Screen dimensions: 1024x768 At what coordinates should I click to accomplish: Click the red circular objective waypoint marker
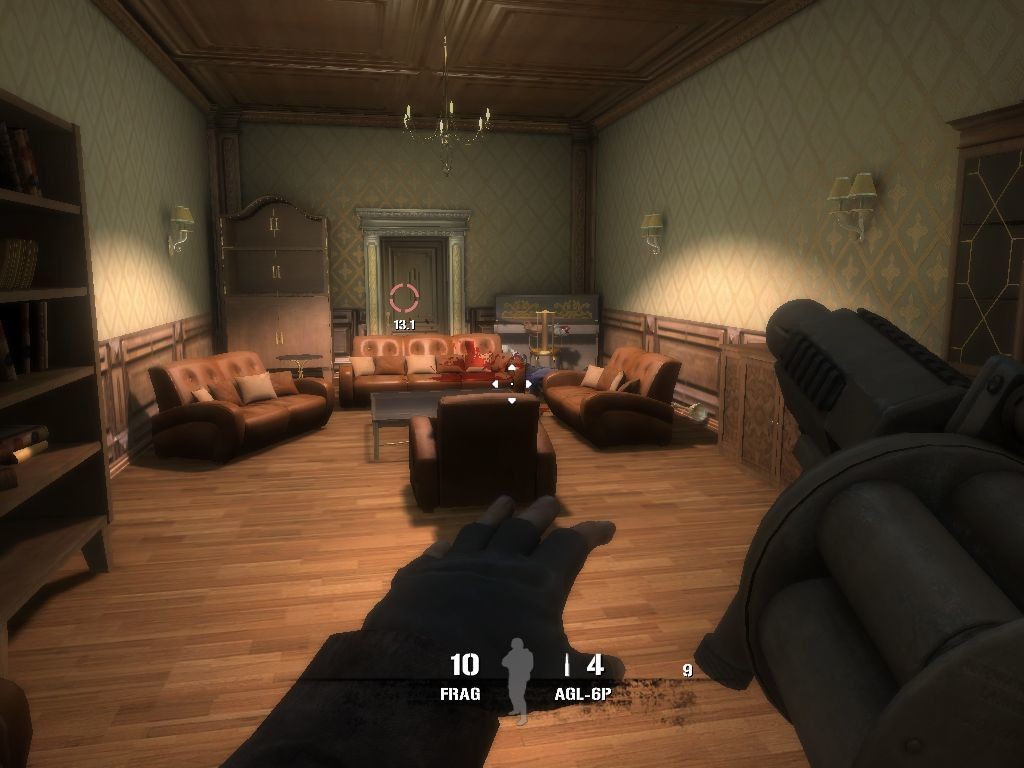tap(404, 297)
